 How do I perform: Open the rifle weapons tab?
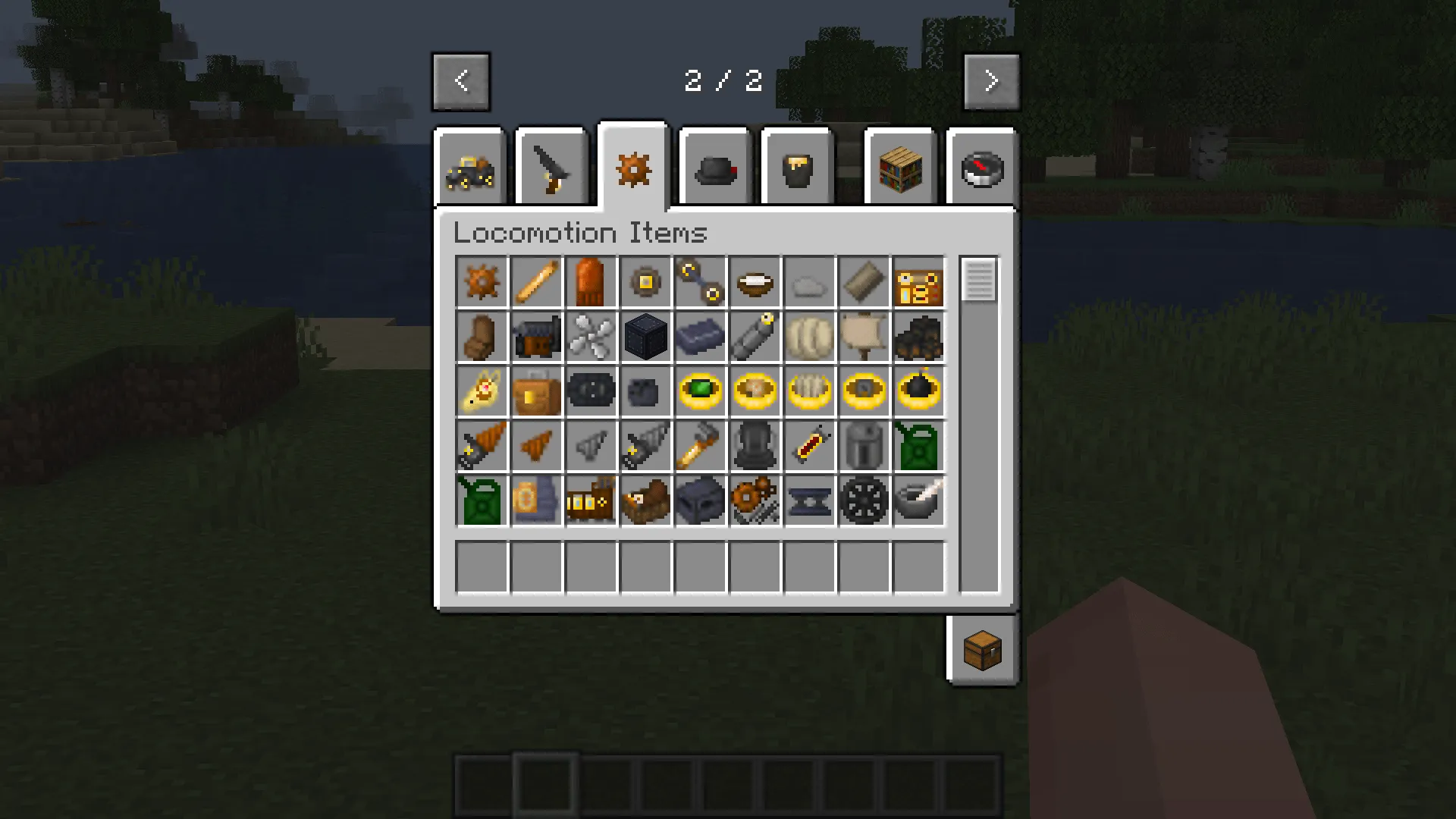pyautogui.click(x=551, y=168)
